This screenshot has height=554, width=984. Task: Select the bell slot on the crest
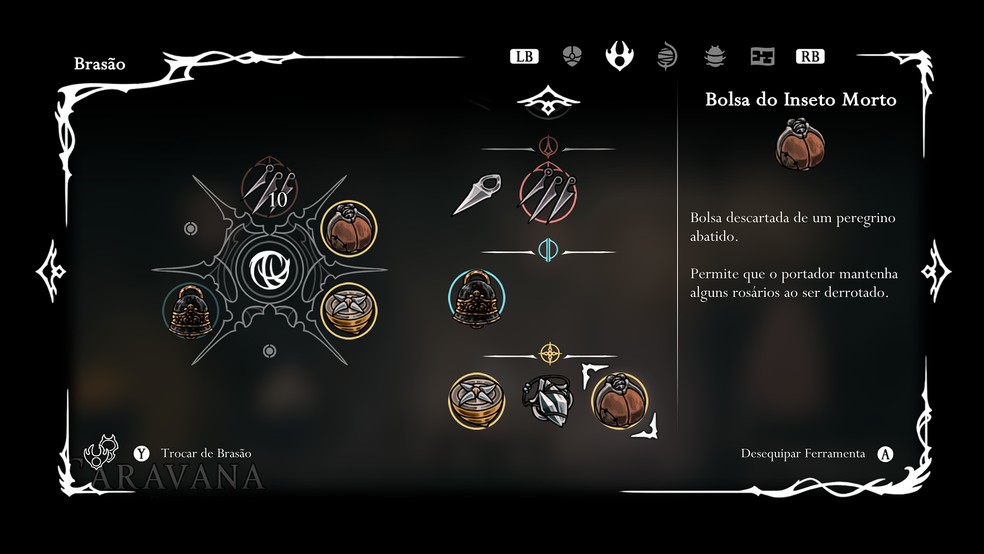(190, 310)
